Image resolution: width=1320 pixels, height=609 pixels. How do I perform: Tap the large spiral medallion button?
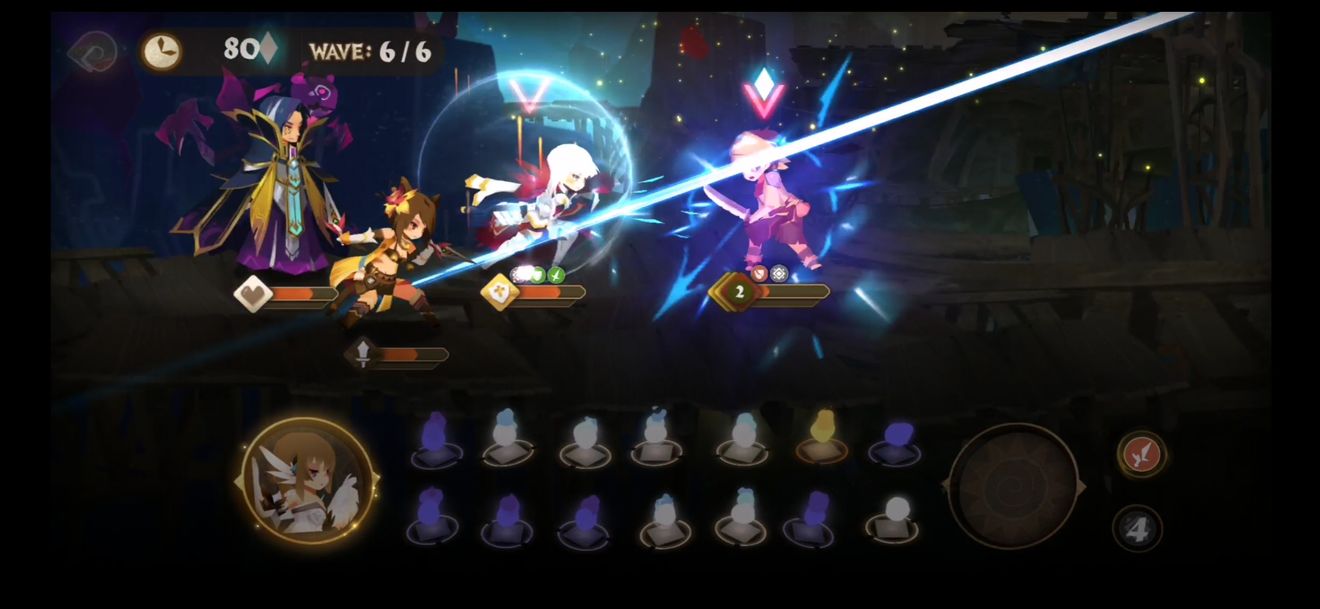tap(1013, 486)
